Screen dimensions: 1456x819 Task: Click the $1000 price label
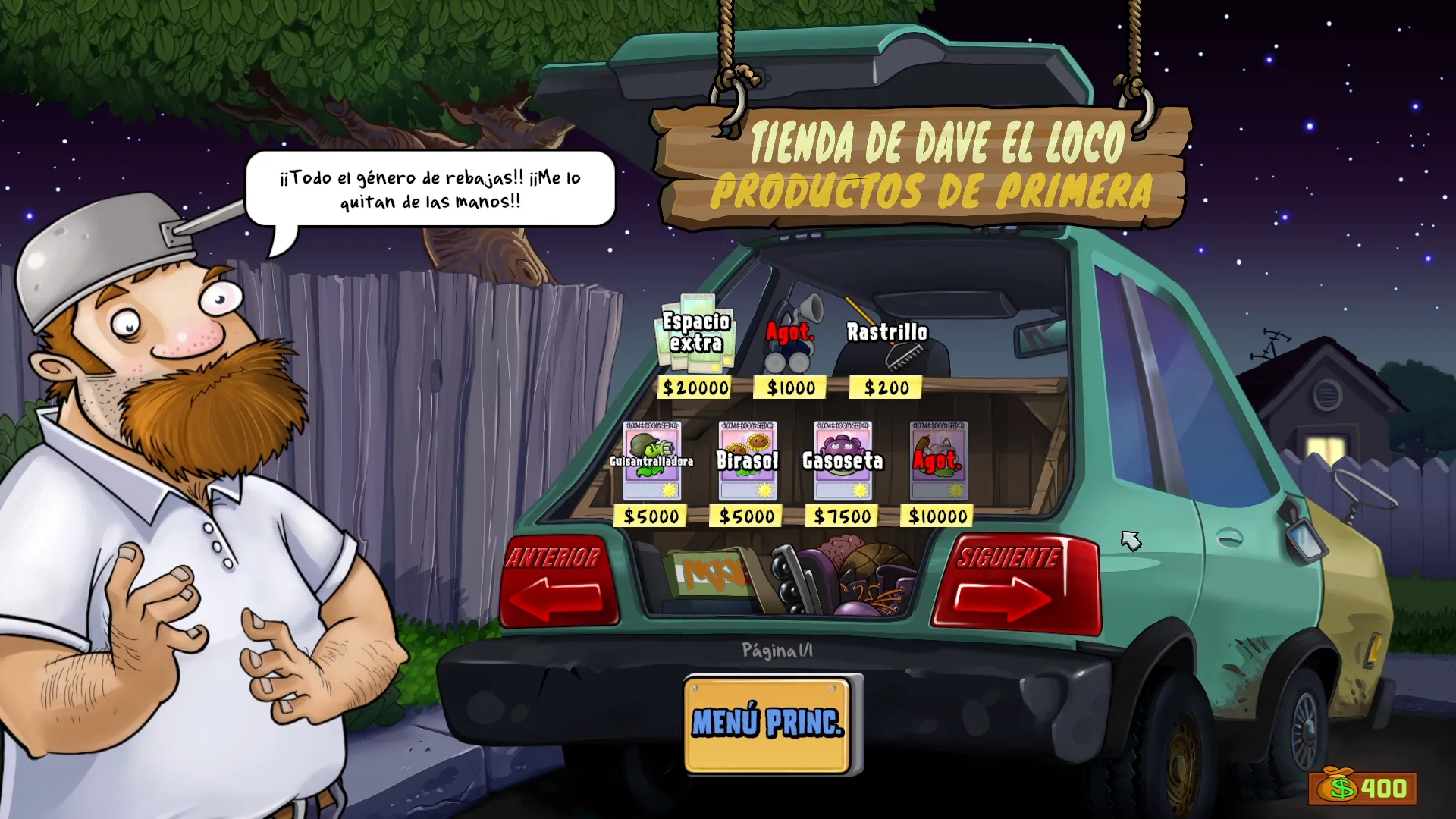point(789,388)
